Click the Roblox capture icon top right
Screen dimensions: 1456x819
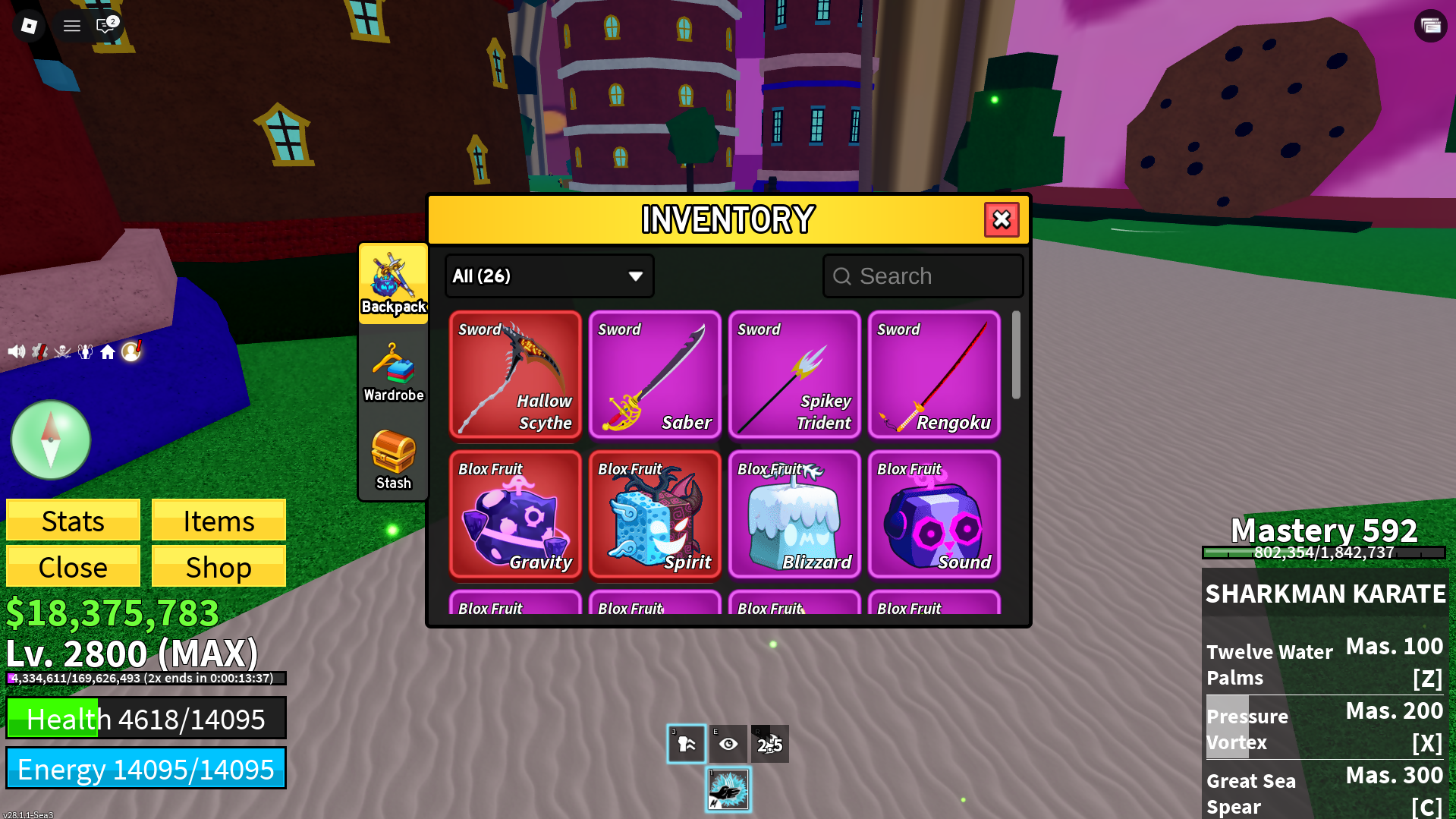[x=1429, y=25]
